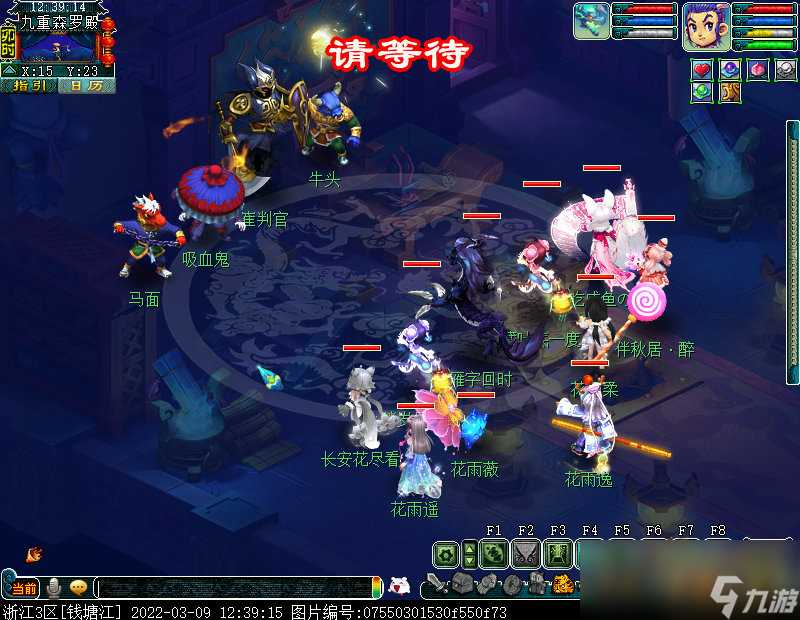Click the golden swirl buff icon

pos(729,92)
